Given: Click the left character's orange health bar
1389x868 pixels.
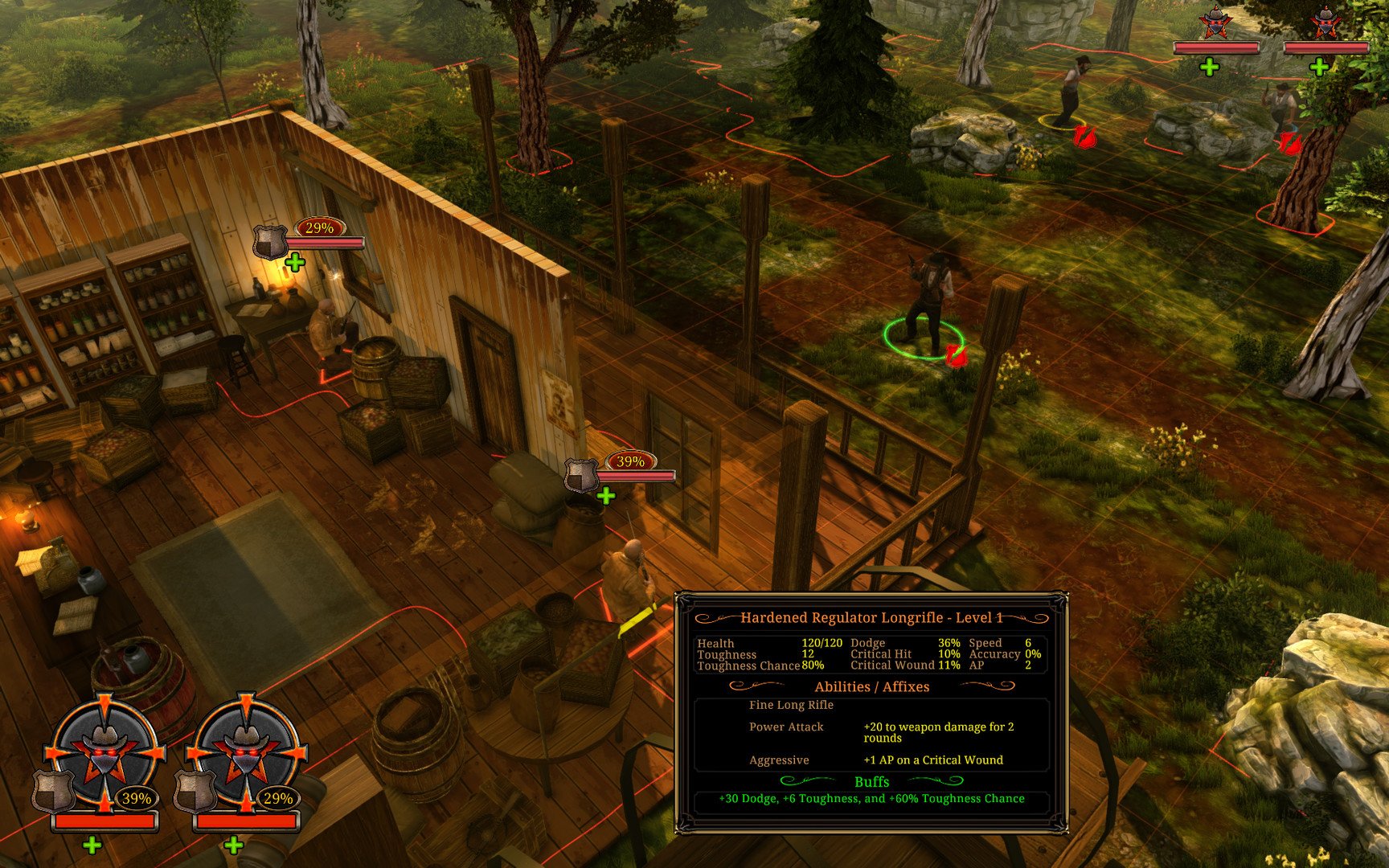Looking at the screenshot, I should pos(104,821).
